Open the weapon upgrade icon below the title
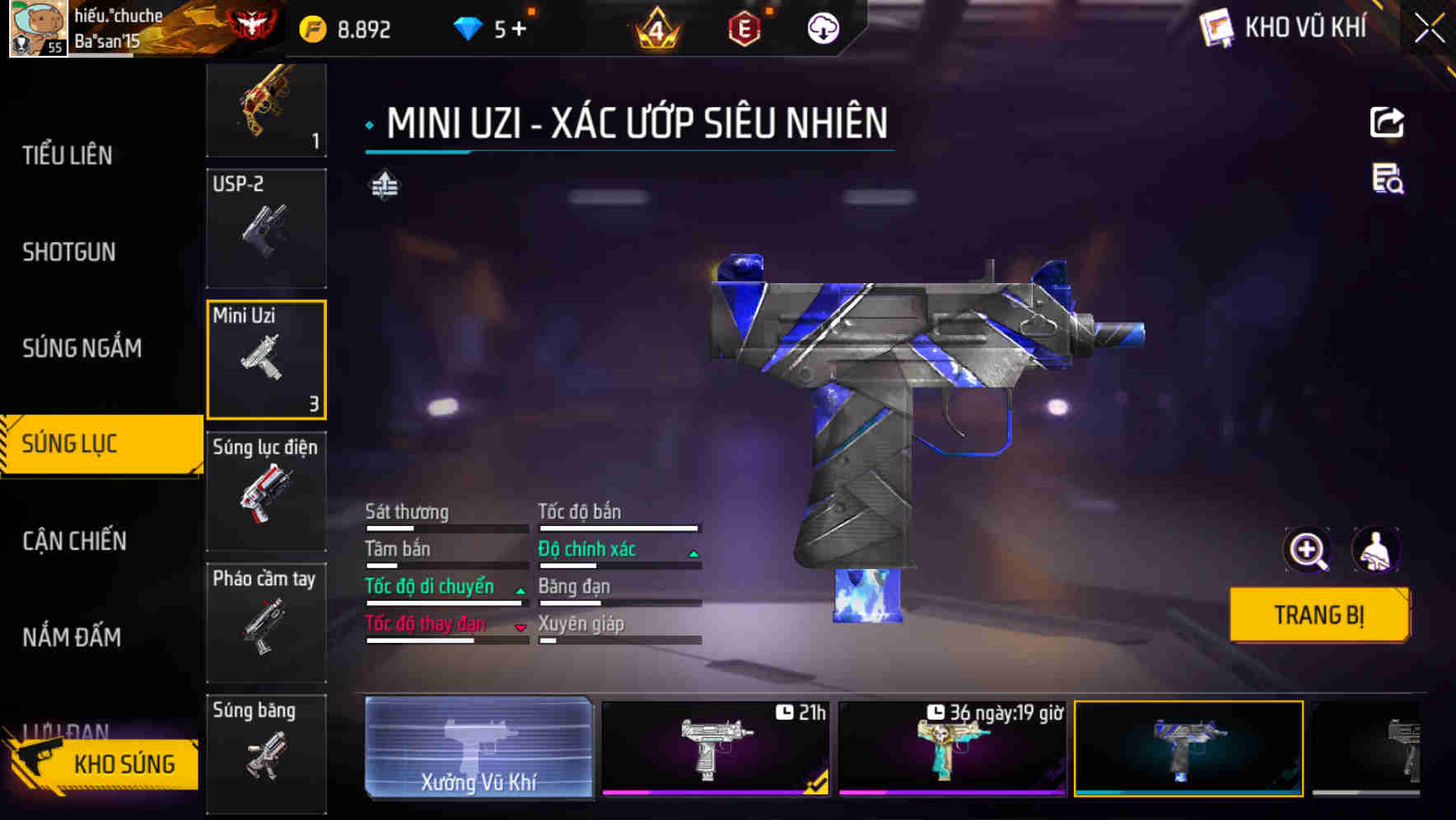The width and height of the screenshot is (1456, 820). [383, 186]
